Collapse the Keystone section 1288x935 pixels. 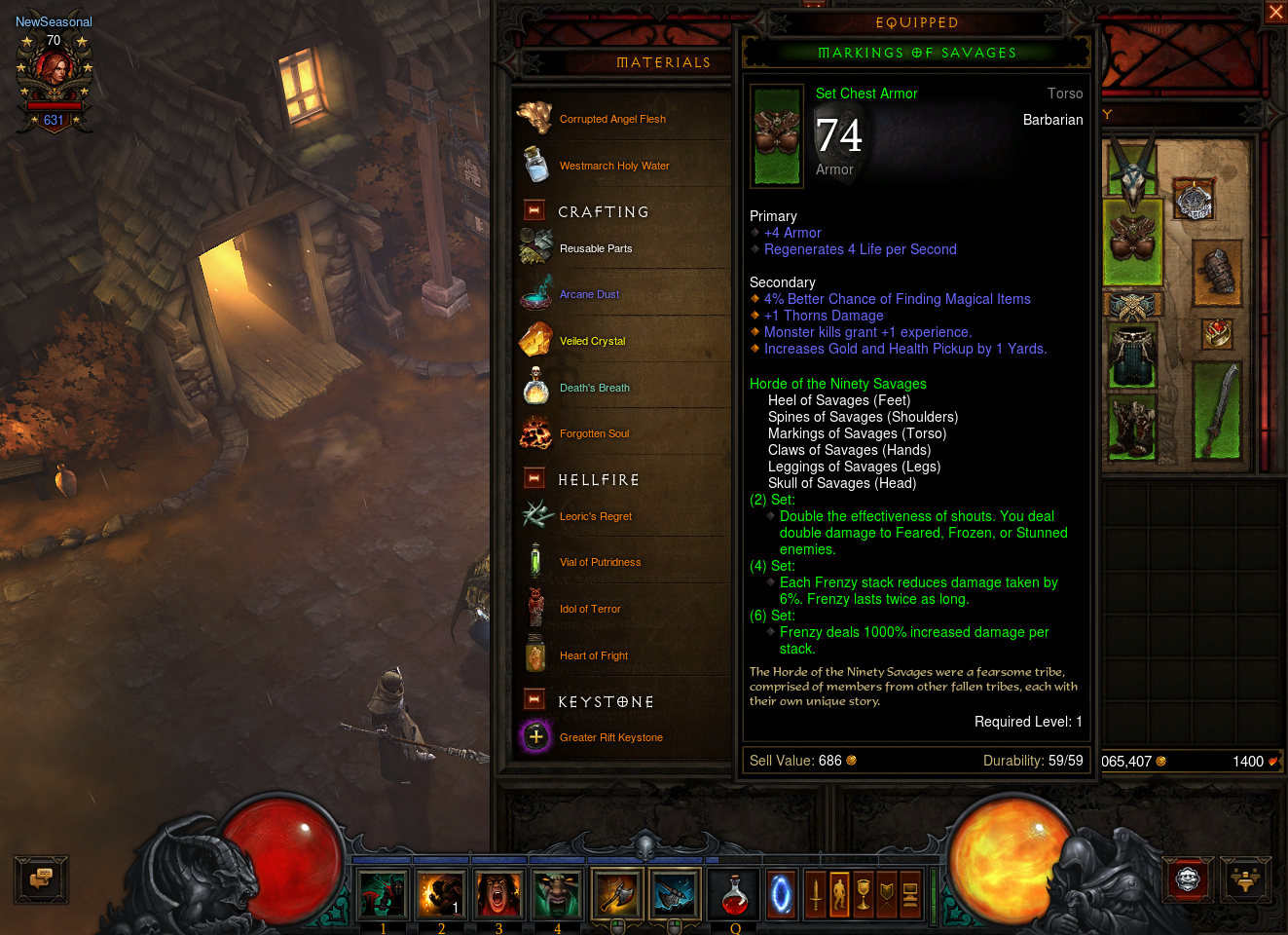pyautogui.click(x=534, y=699)
